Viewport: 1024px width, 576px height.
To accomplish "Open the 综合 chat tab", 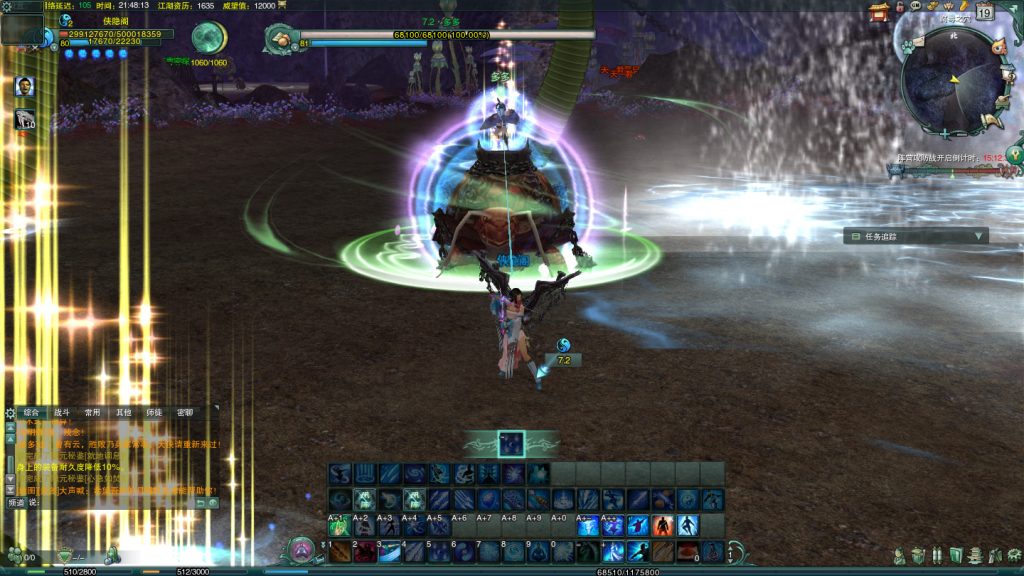I will coord(31,412).
